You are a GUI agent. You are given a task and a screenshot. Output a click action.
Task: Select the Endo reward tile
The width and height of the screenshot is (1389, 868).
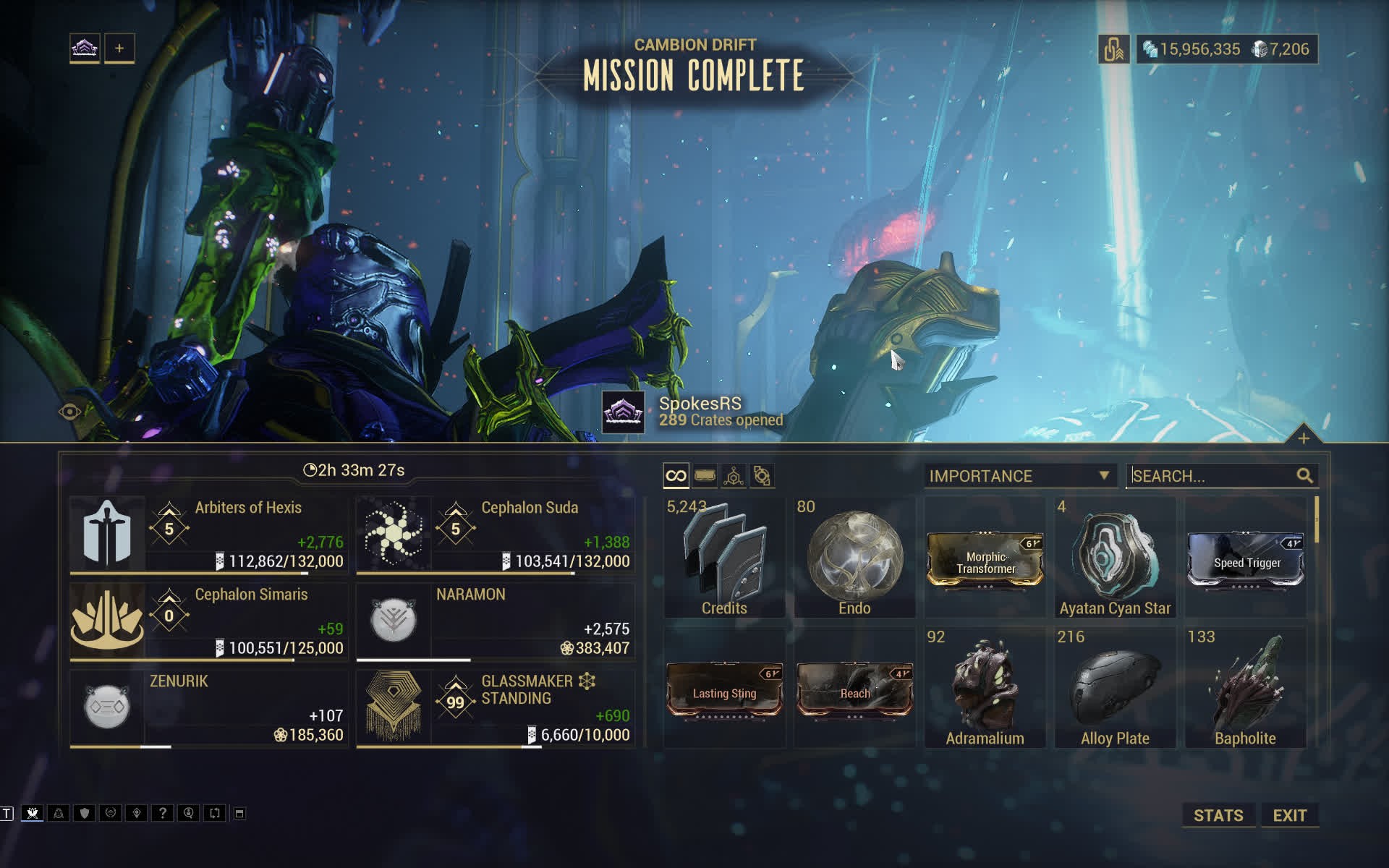pos(854,557)
